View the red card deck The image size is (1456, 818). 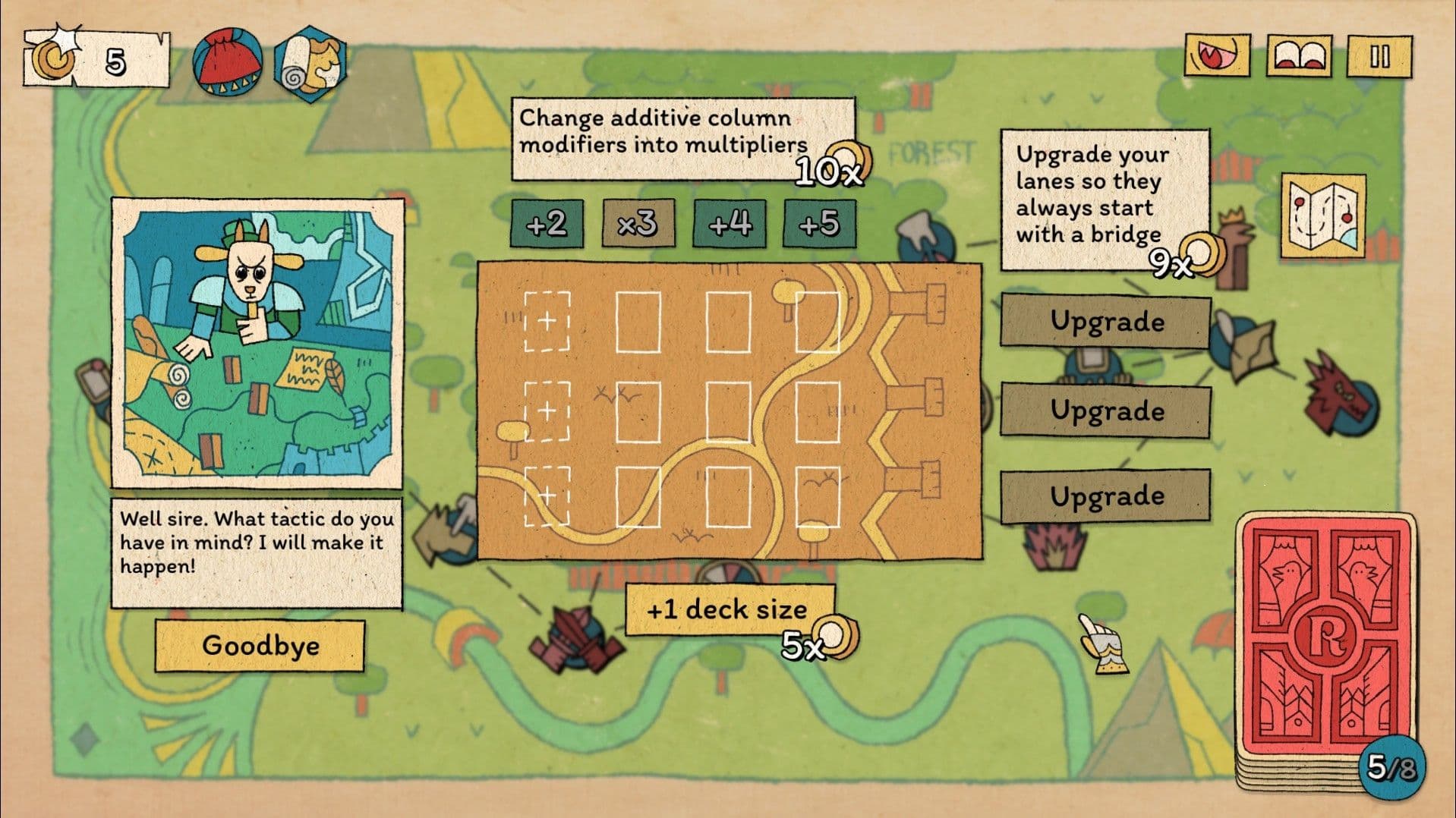click(1327, 649)
